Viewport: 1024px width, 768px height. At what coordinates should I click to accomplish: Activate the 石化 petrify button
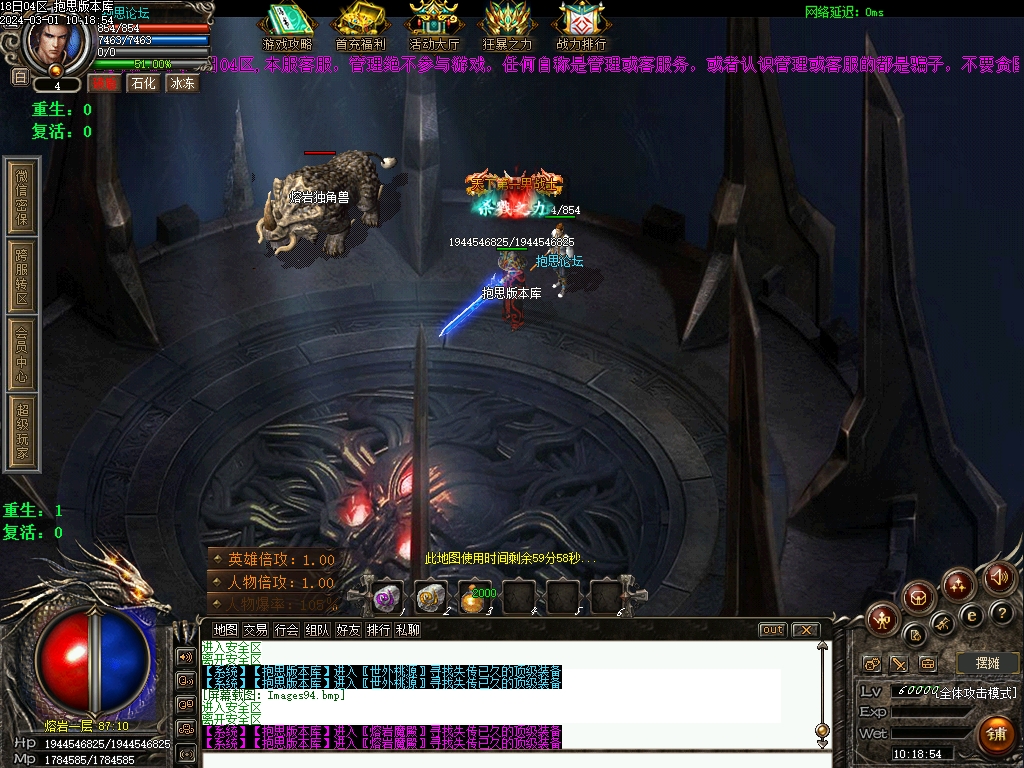(145, 83)
